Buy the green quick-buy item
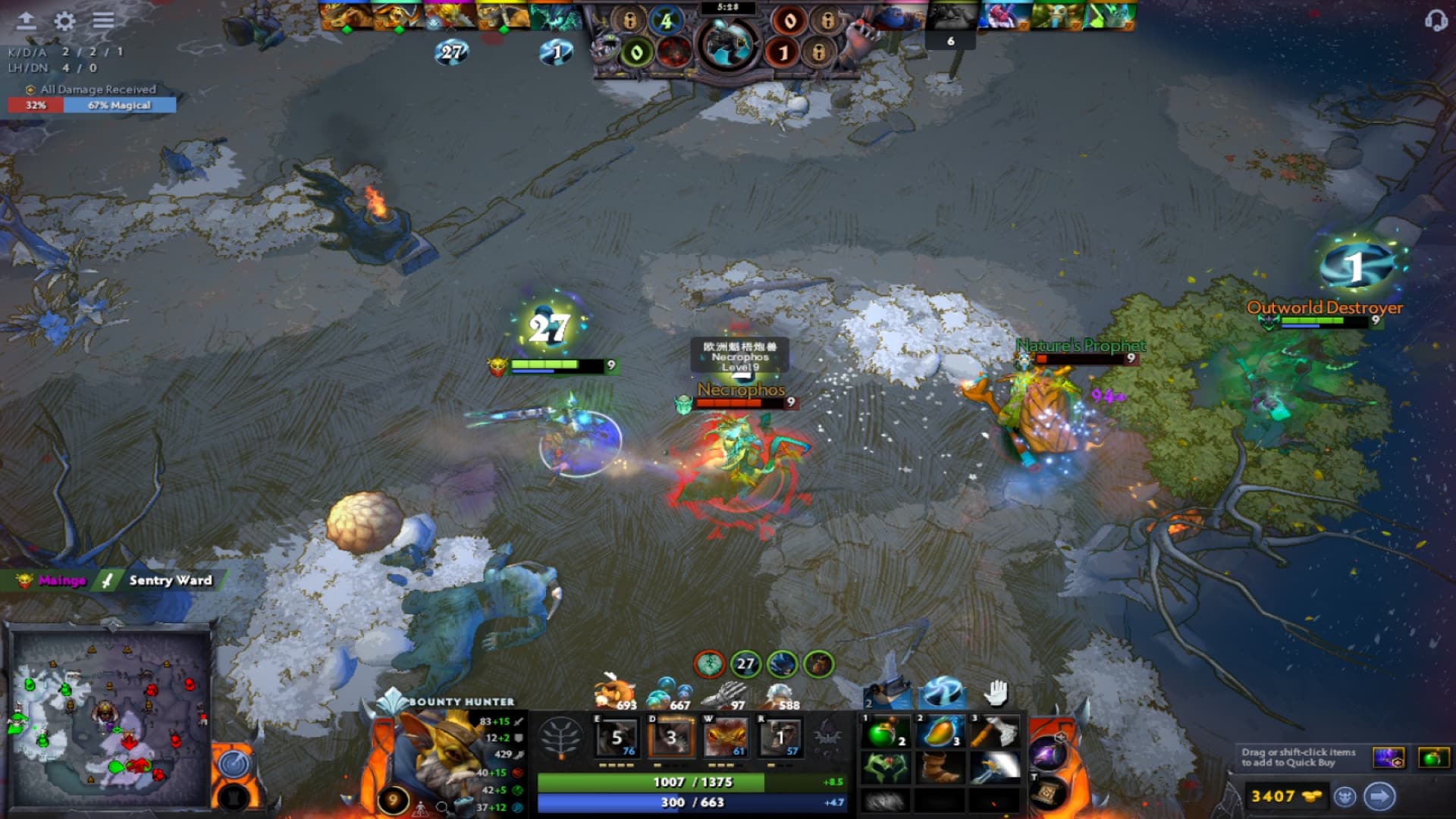This screenshot has width=1456, height=819. pyautogui.click(x=1432, y=758)
